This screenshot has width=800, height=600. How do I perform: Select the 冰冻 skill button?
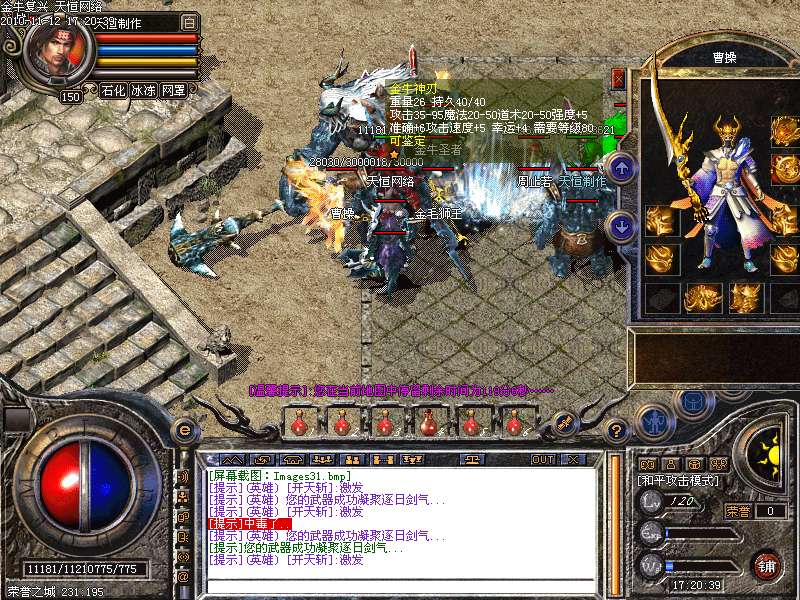[143, 90]
